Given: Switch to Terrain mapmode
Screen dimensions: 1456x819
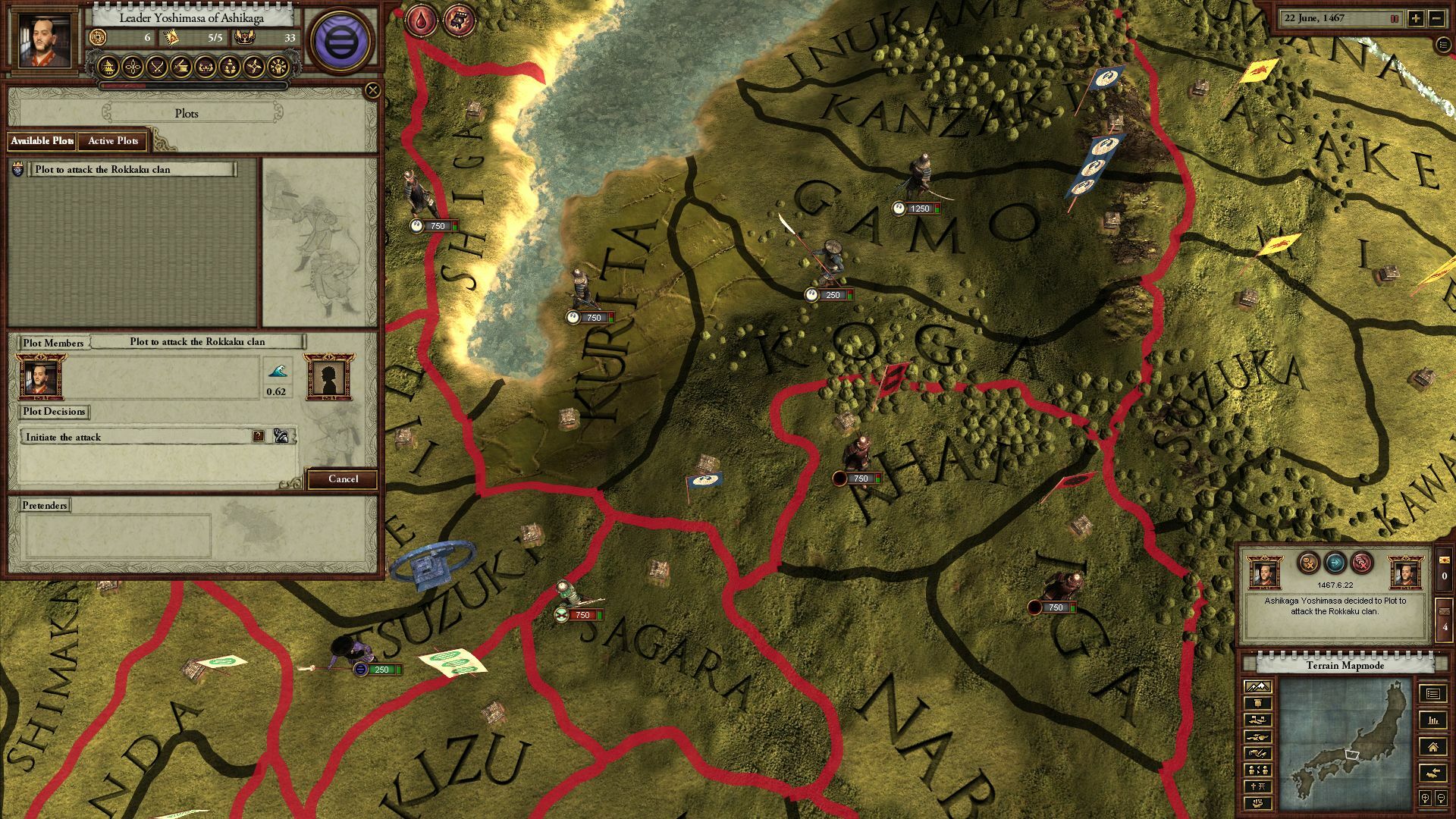Looking at the screenshot, I should click(x=1258, y=687).
